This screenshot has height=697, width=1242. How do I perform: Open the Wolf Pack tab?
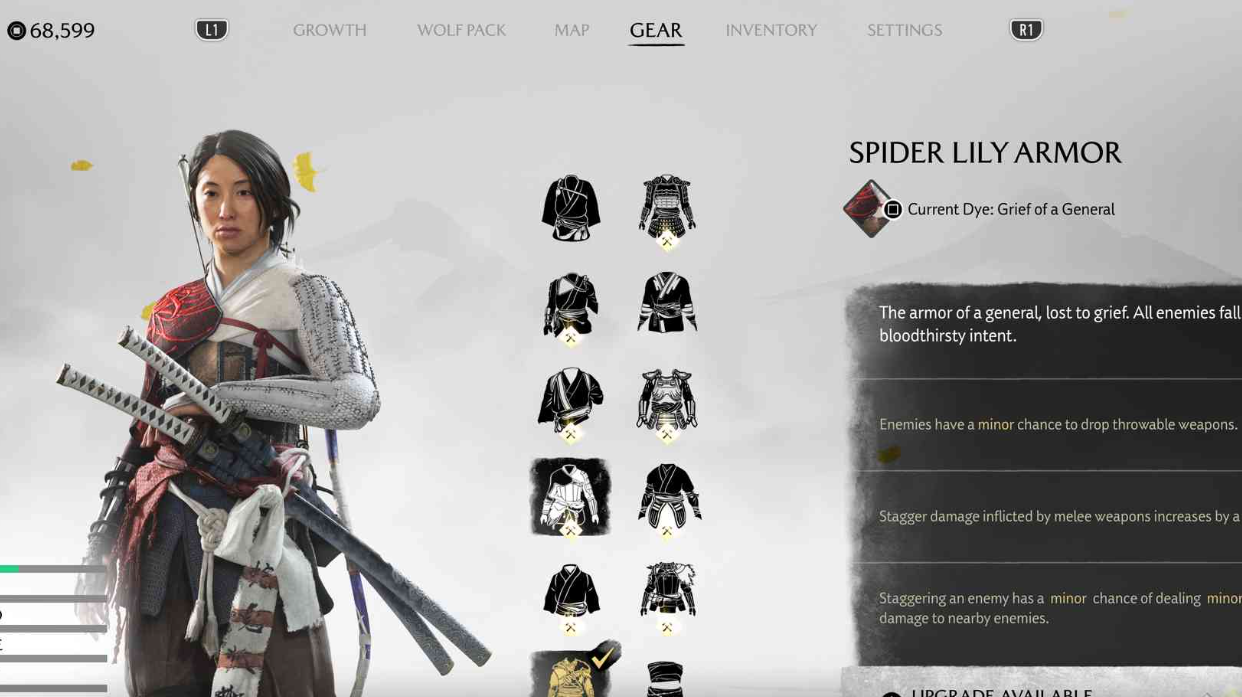point(461,30)
